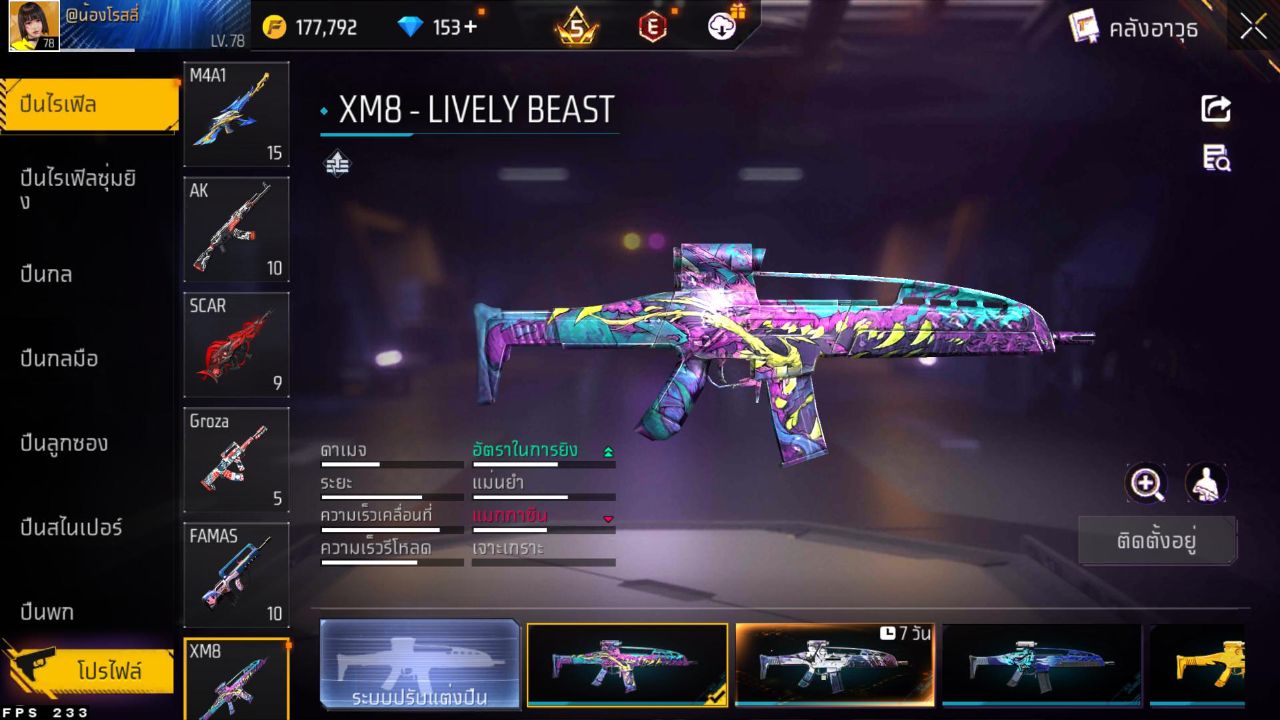Click the red E event icon in top bar
Image resolution: width=1280 pixels, height=720 pixels.
pos(651,27)
